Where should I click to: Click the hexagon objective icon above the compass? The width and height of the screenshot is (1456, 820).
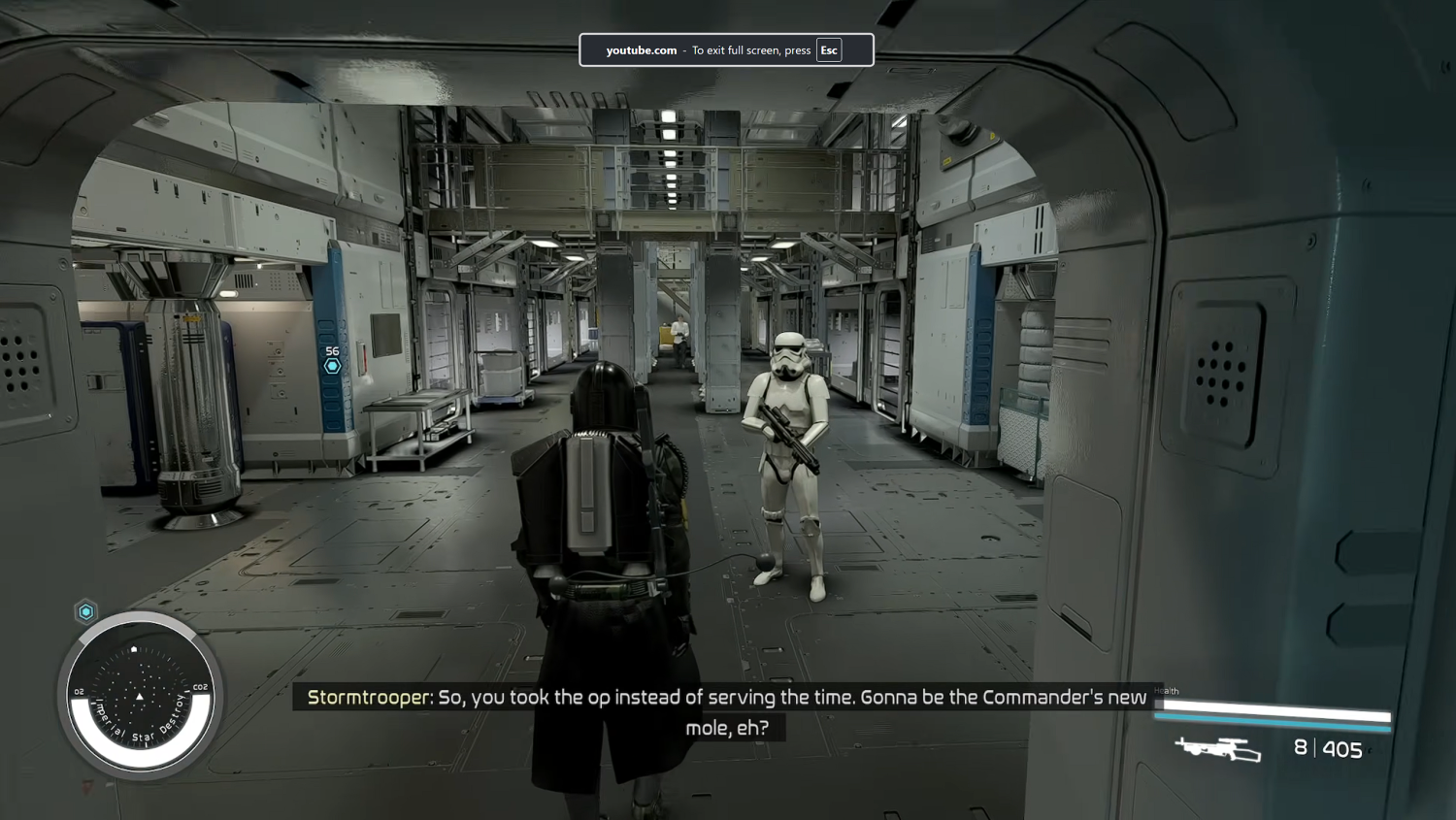(x=84, y=611)
